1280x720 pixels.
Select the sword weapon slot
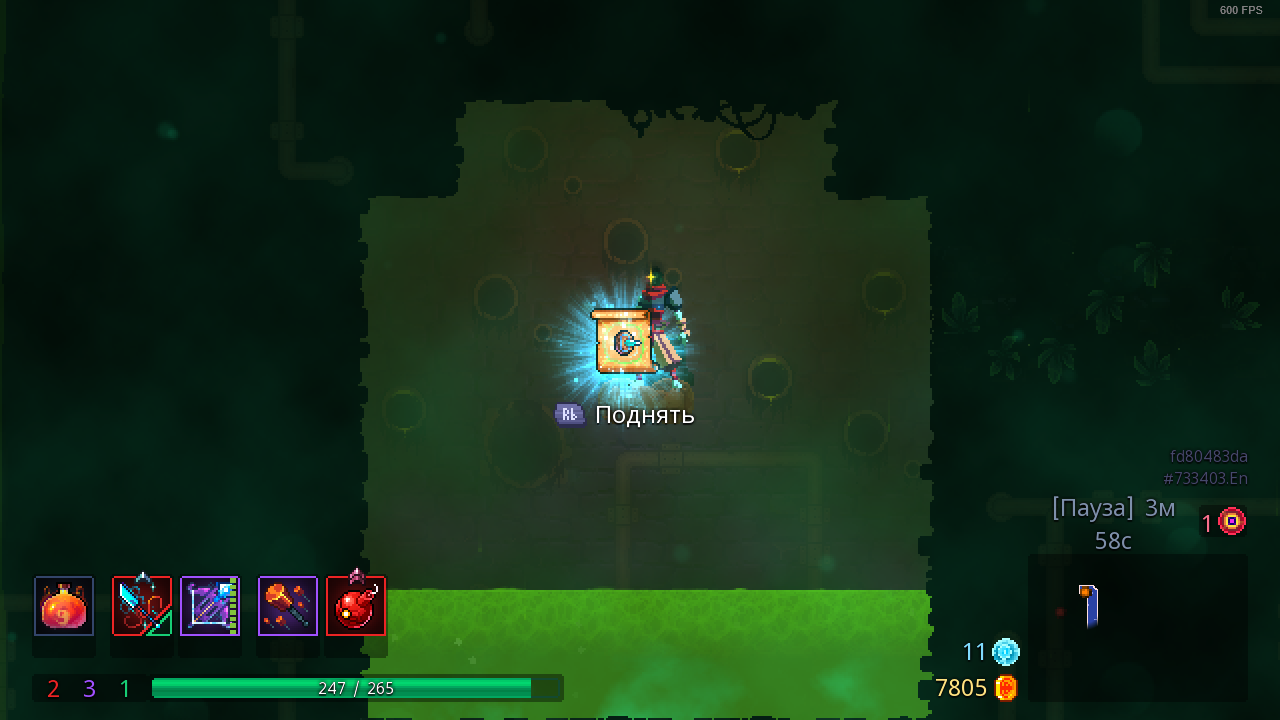140,605
